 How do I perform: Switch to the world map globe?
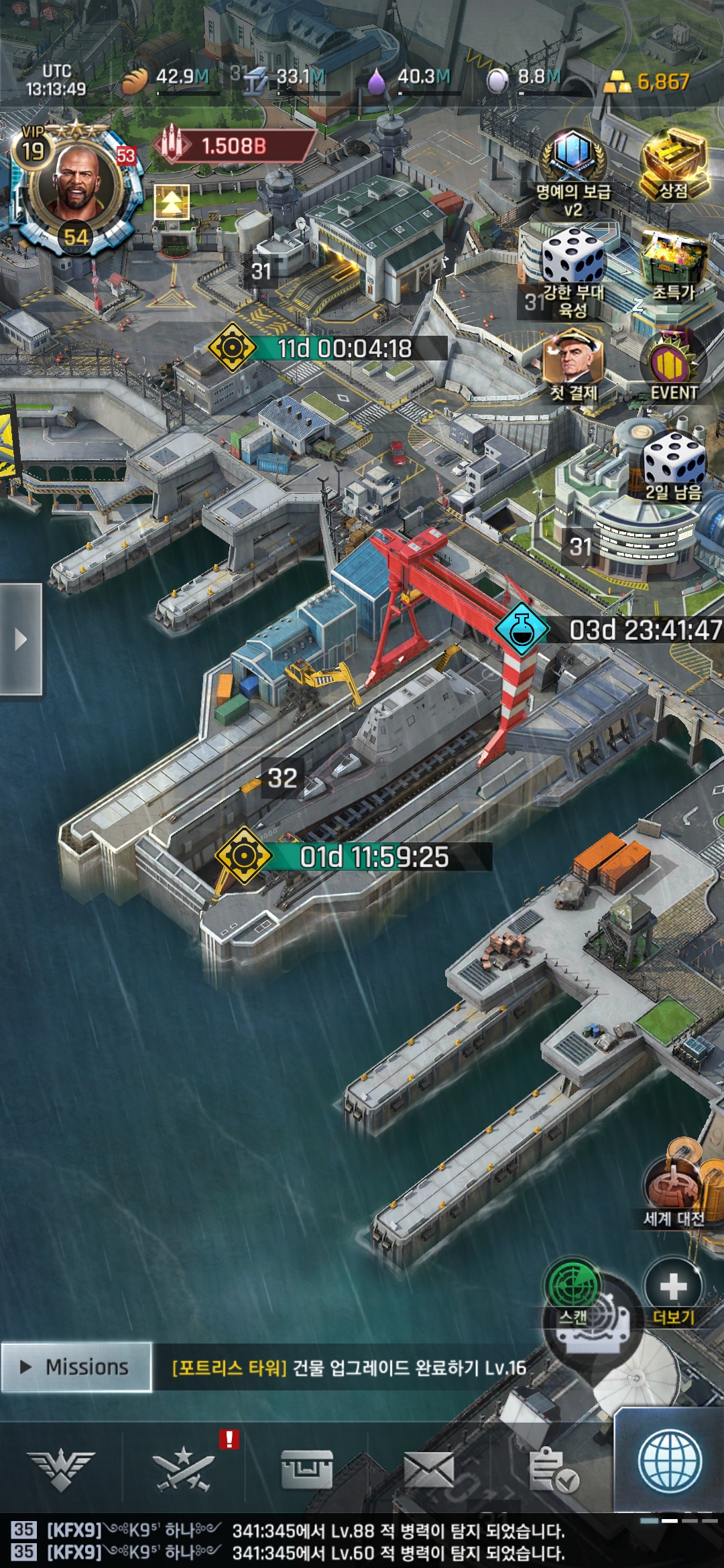tap(670, 1463)
